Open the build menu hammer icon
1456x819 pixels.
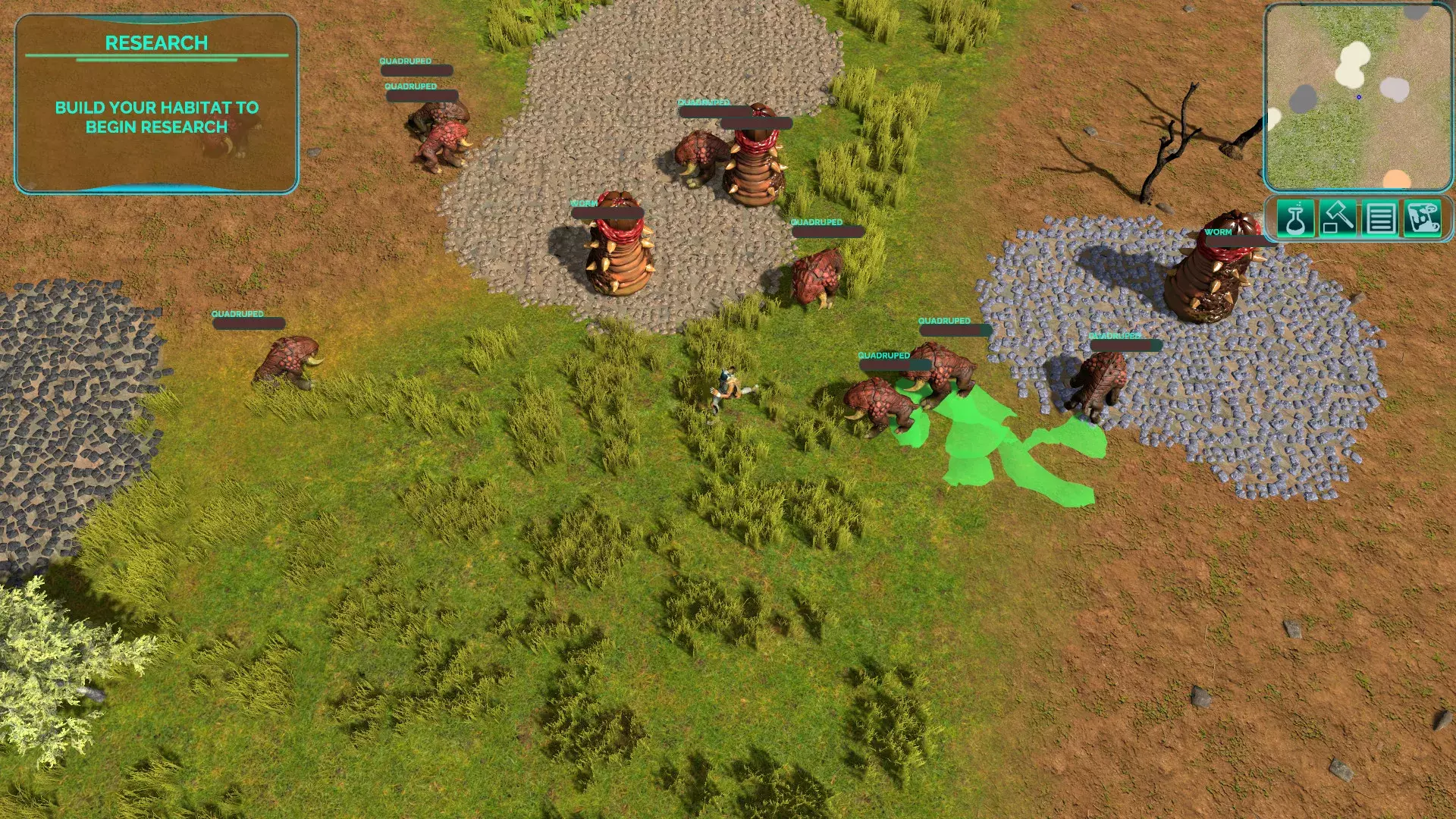(x=1338, y=218)
